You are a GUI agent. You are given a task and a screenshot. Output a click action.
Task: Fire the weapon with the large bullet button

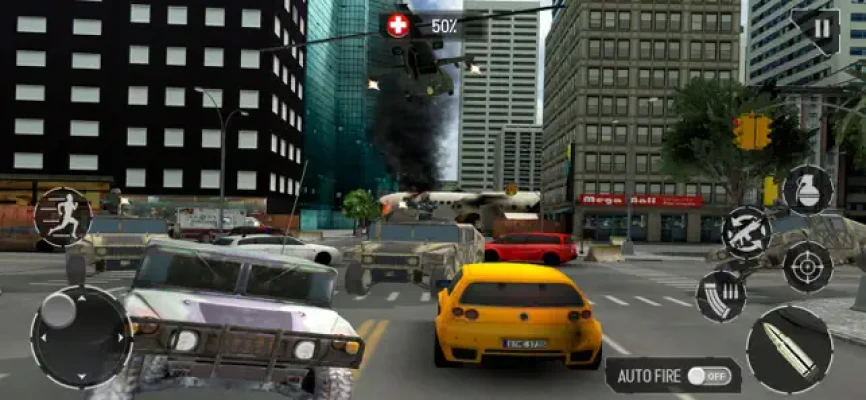click(789, 349)
